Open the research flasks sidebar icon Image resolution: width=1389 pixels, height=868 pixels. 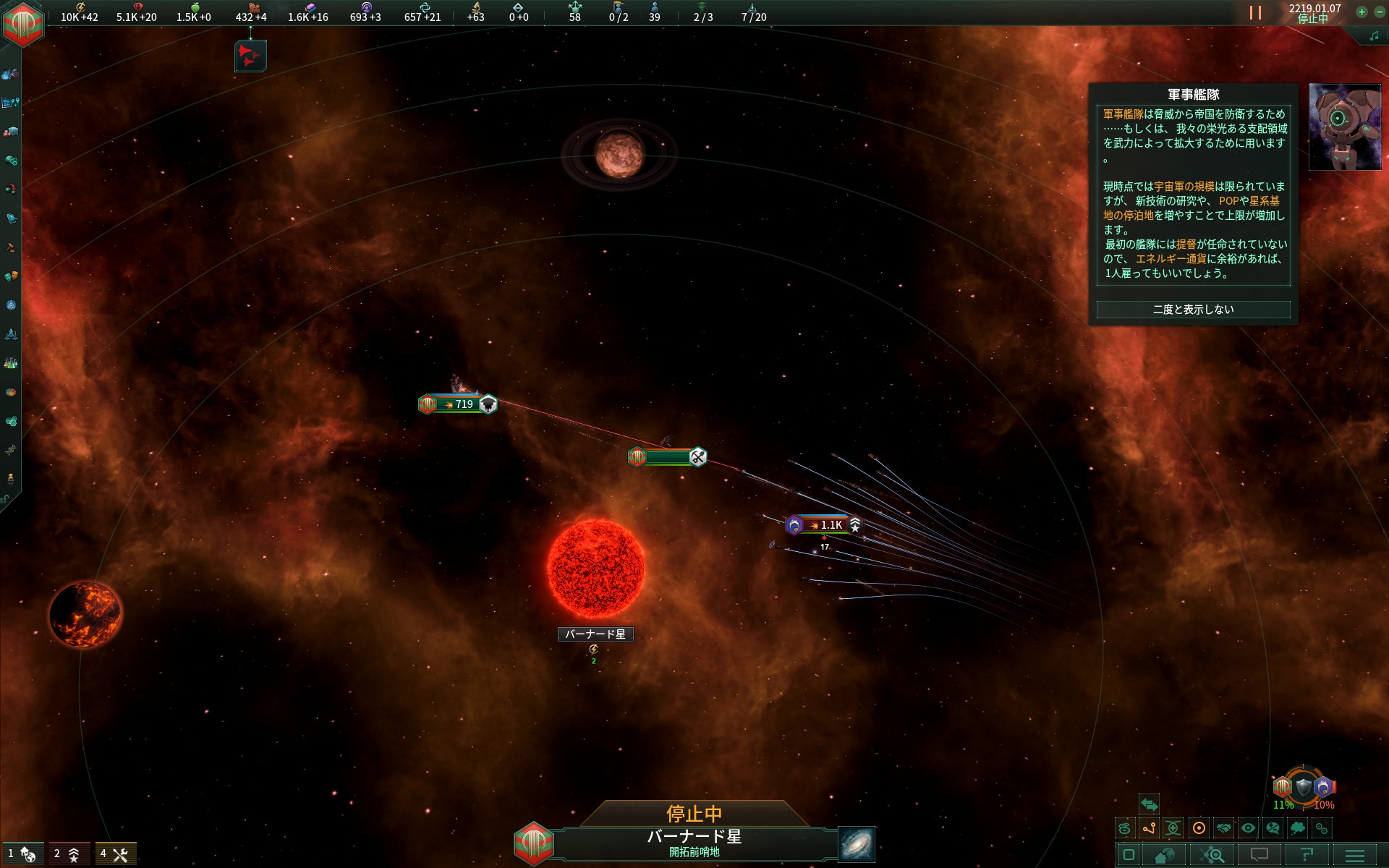tap(11, 363)
